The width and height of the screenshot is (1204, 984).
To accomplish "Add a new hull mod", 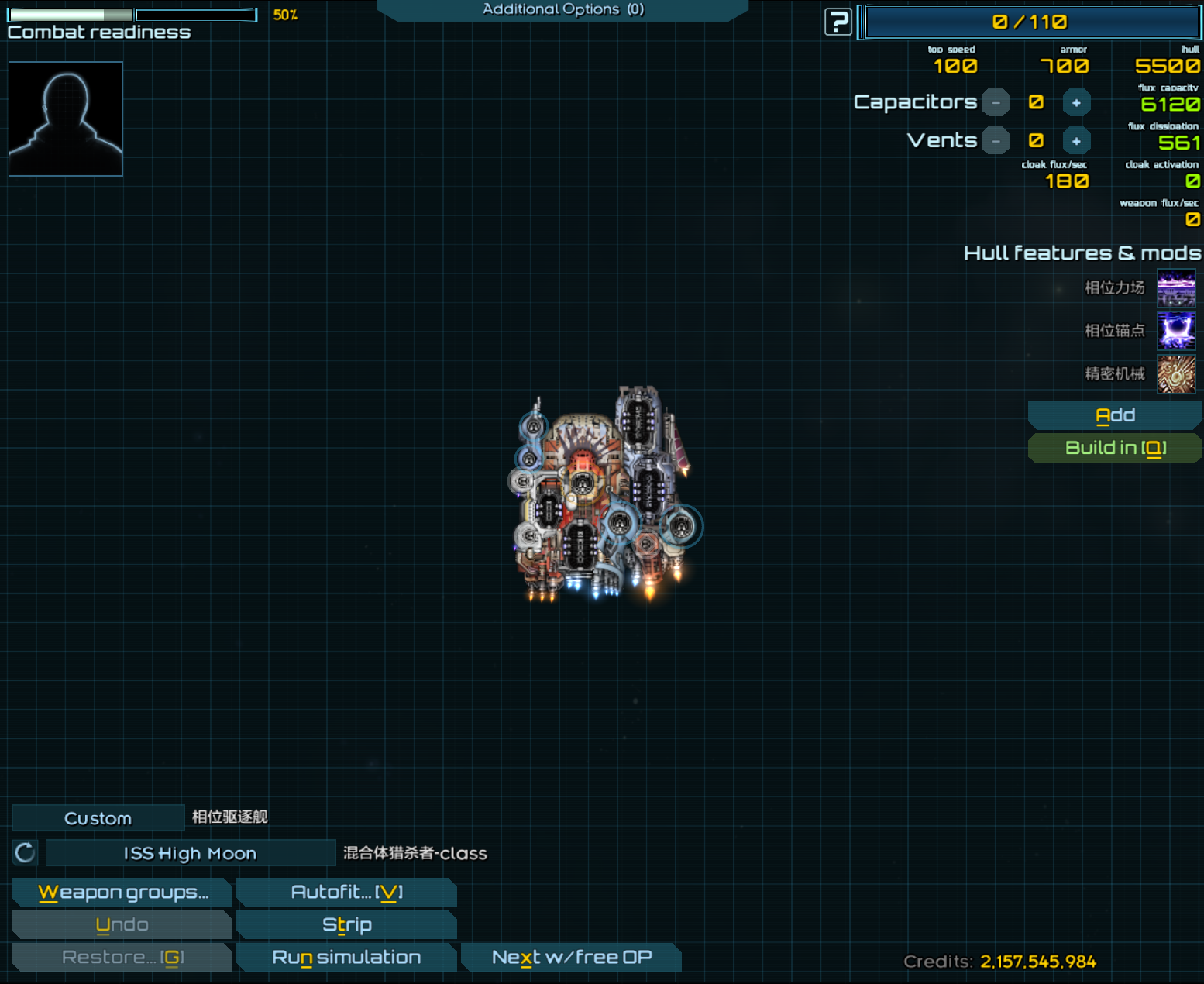I will pos(1115,416).
